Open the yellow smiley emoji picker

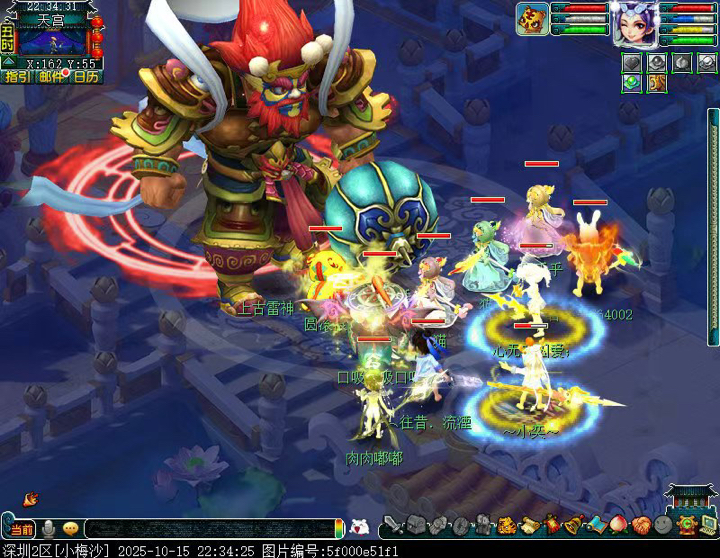click(x=70, y=528)
